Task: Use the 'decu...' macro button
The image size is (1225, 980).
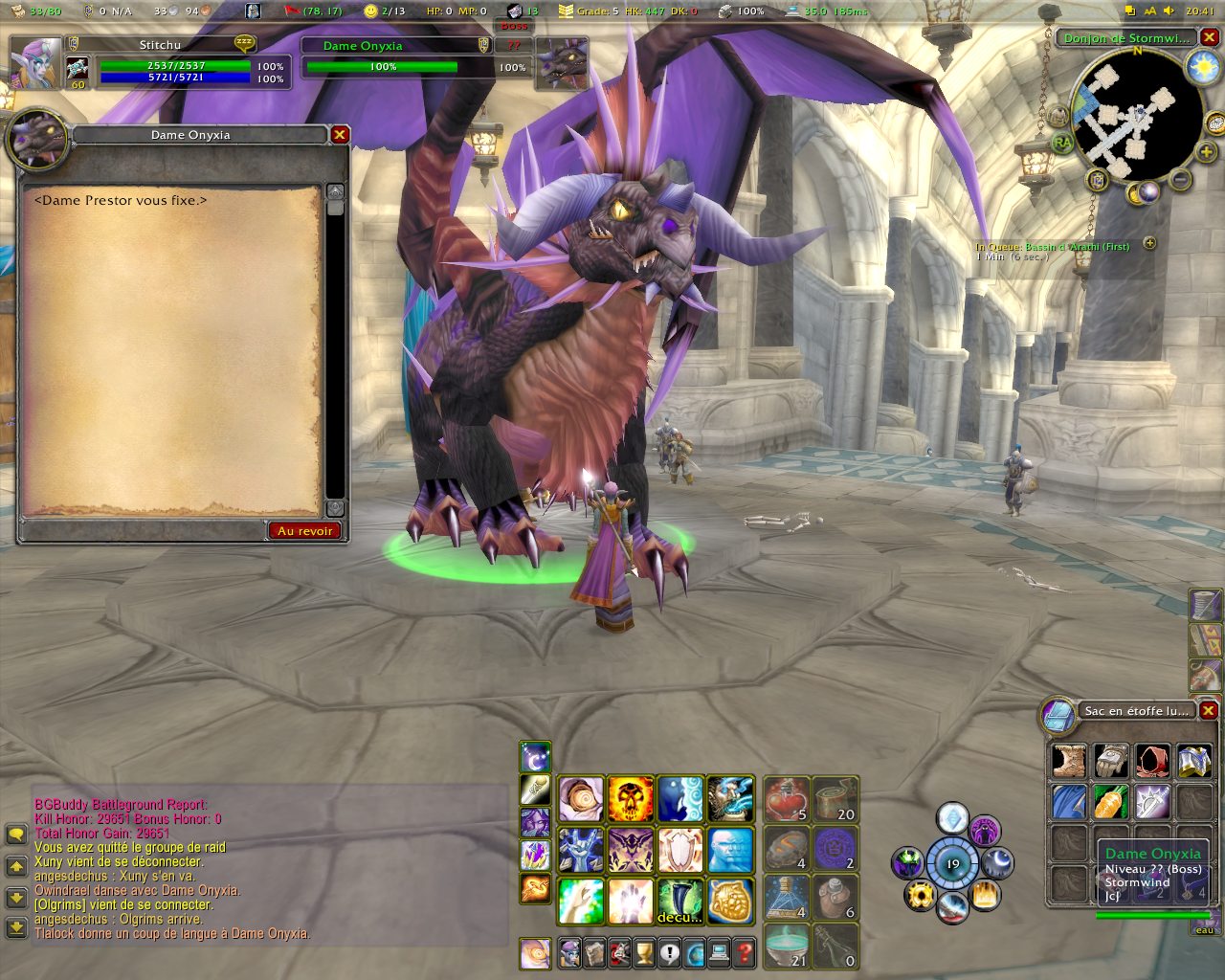Action: 680,901
